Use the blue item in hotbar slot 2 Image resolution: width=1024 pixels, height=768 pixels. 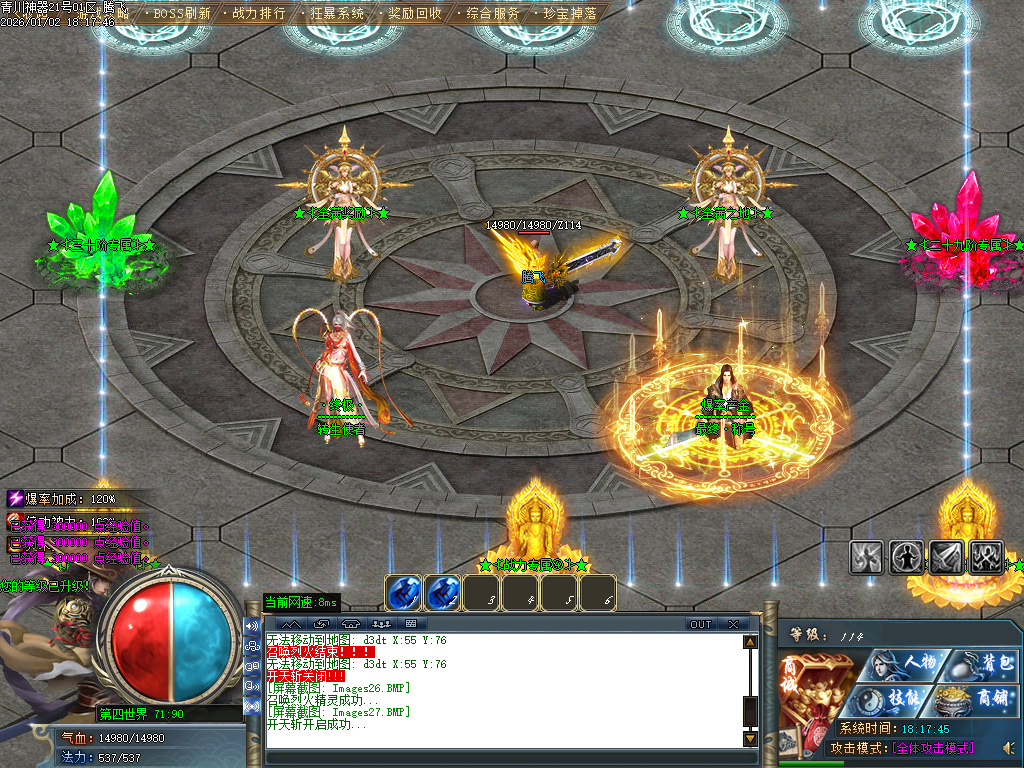pyautogui.click(x=442, y=593)
